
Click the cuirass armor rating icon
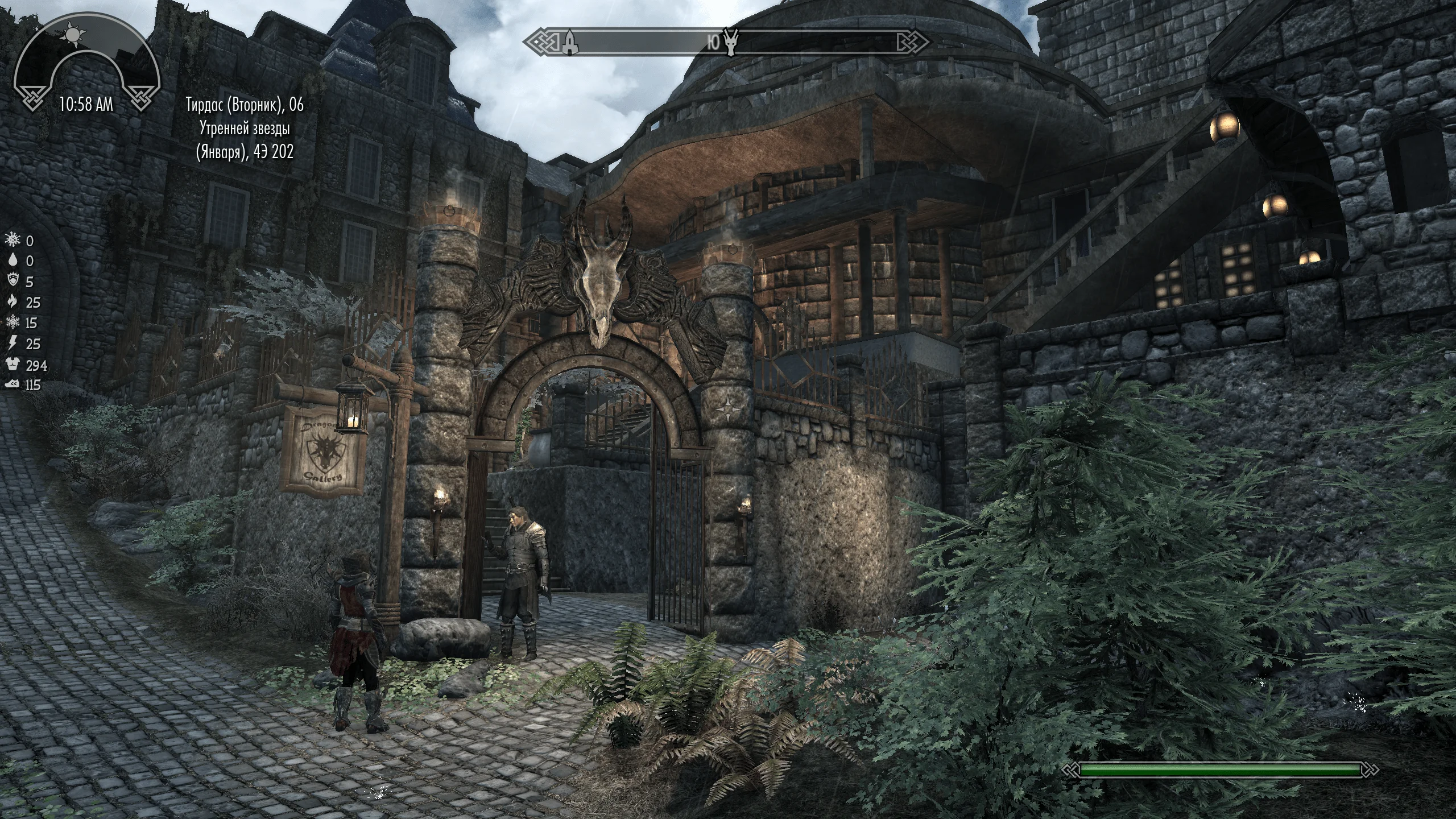tap(12, 365)
